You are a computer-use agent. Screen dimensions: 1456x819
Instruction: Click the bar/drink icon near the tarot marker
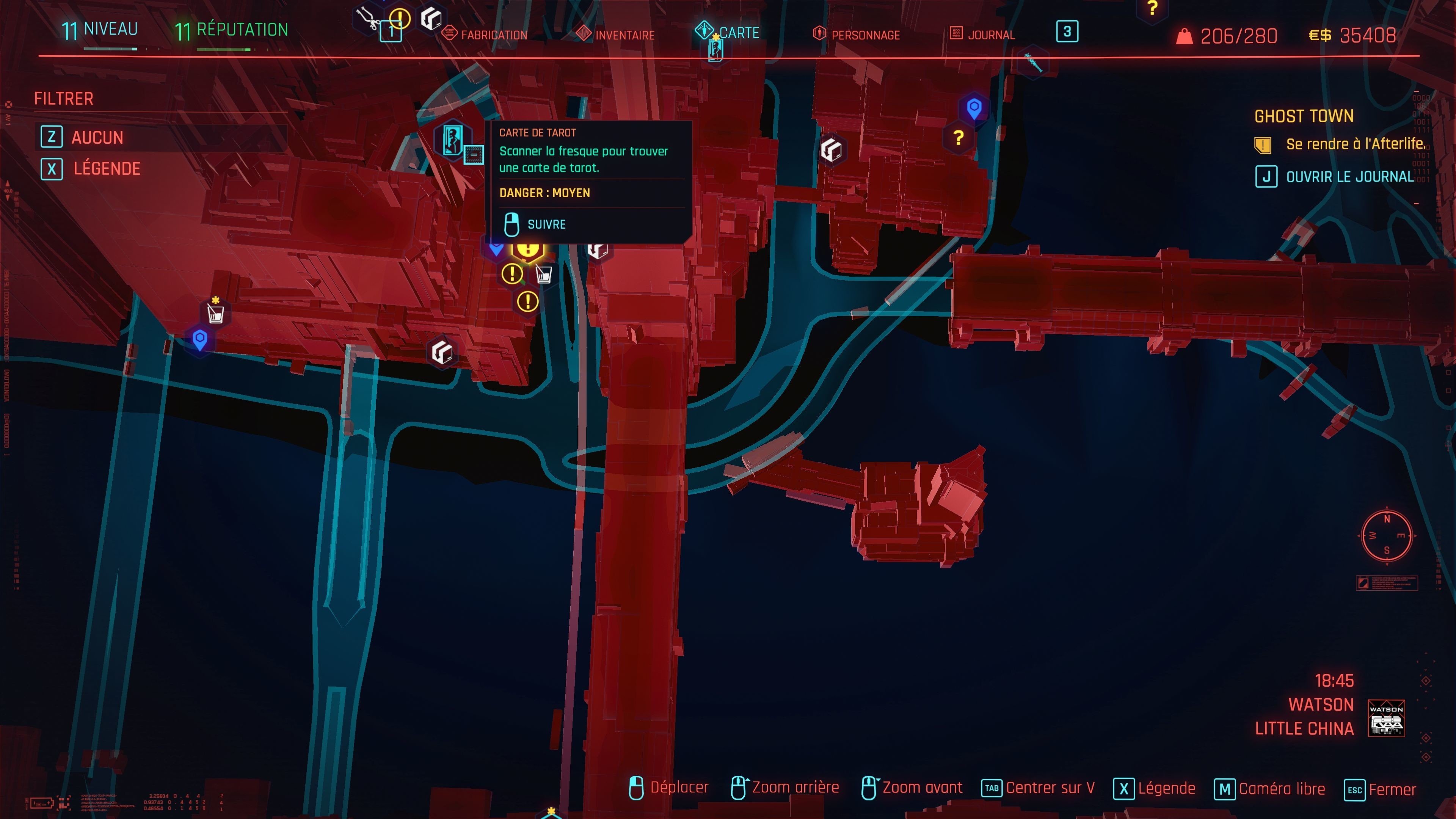pos(544,275)
